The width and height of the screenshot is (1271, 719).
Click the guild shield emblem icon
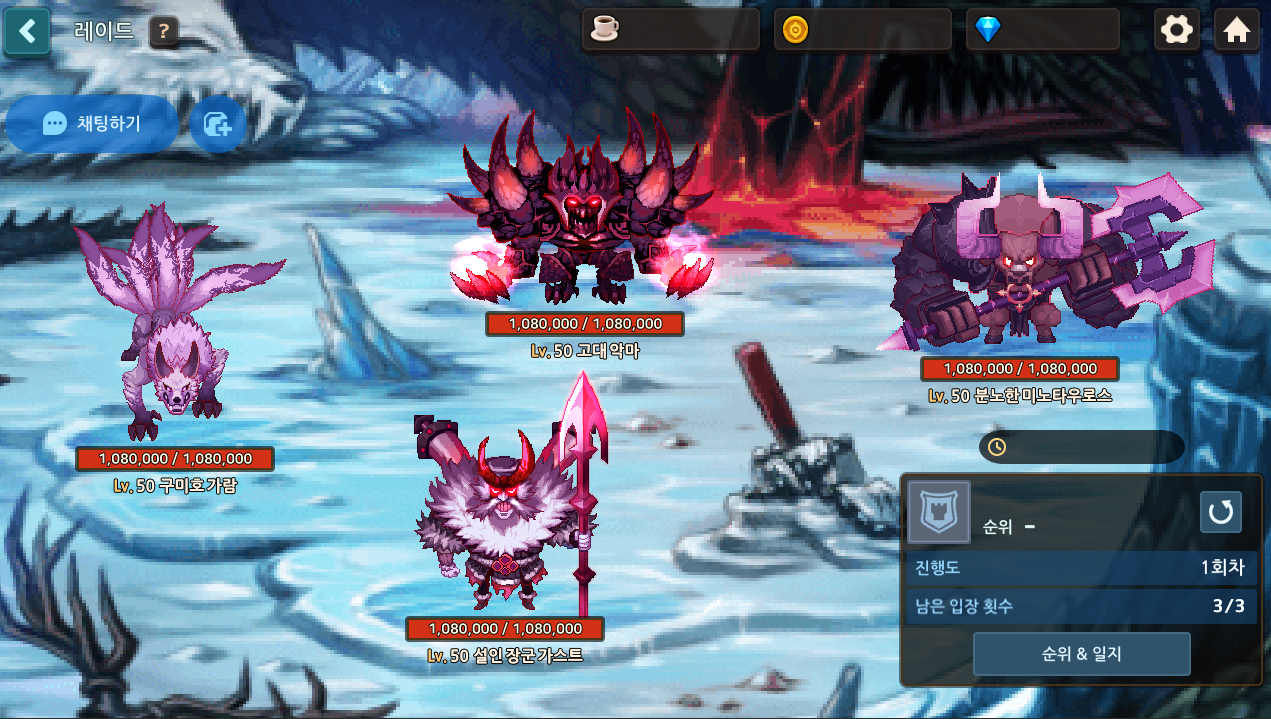(x=938, y=512)
